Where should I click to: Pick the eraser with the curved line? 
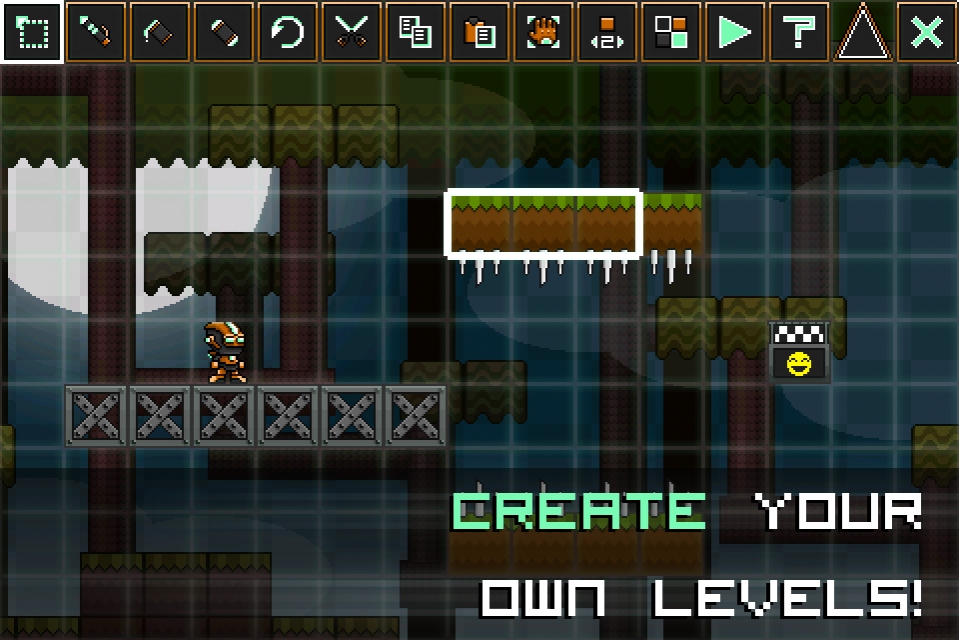[x=160, y=32]
